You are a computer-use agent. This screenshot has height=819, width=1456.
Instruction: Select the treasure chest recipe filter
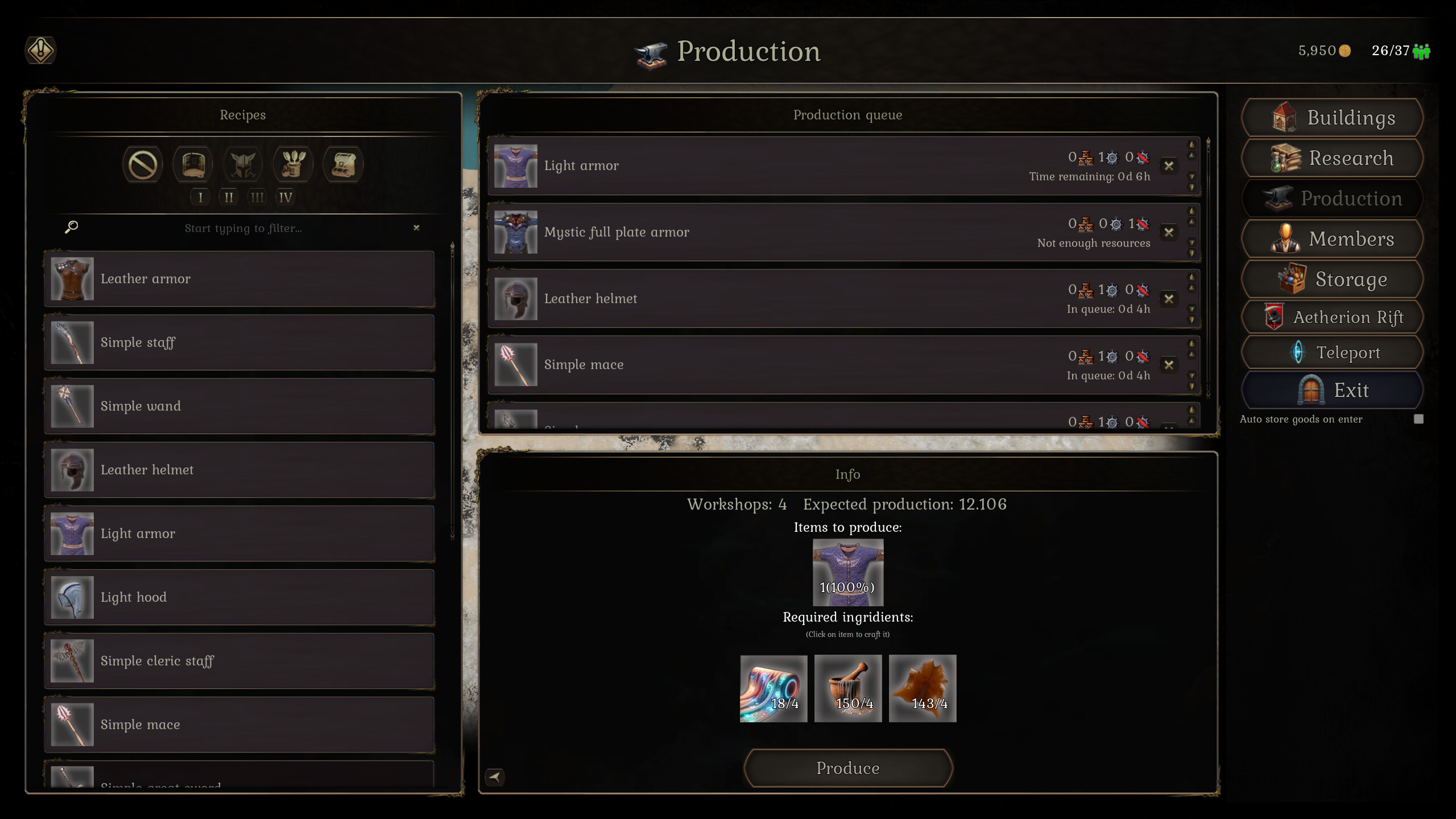(x=344, y=164)
